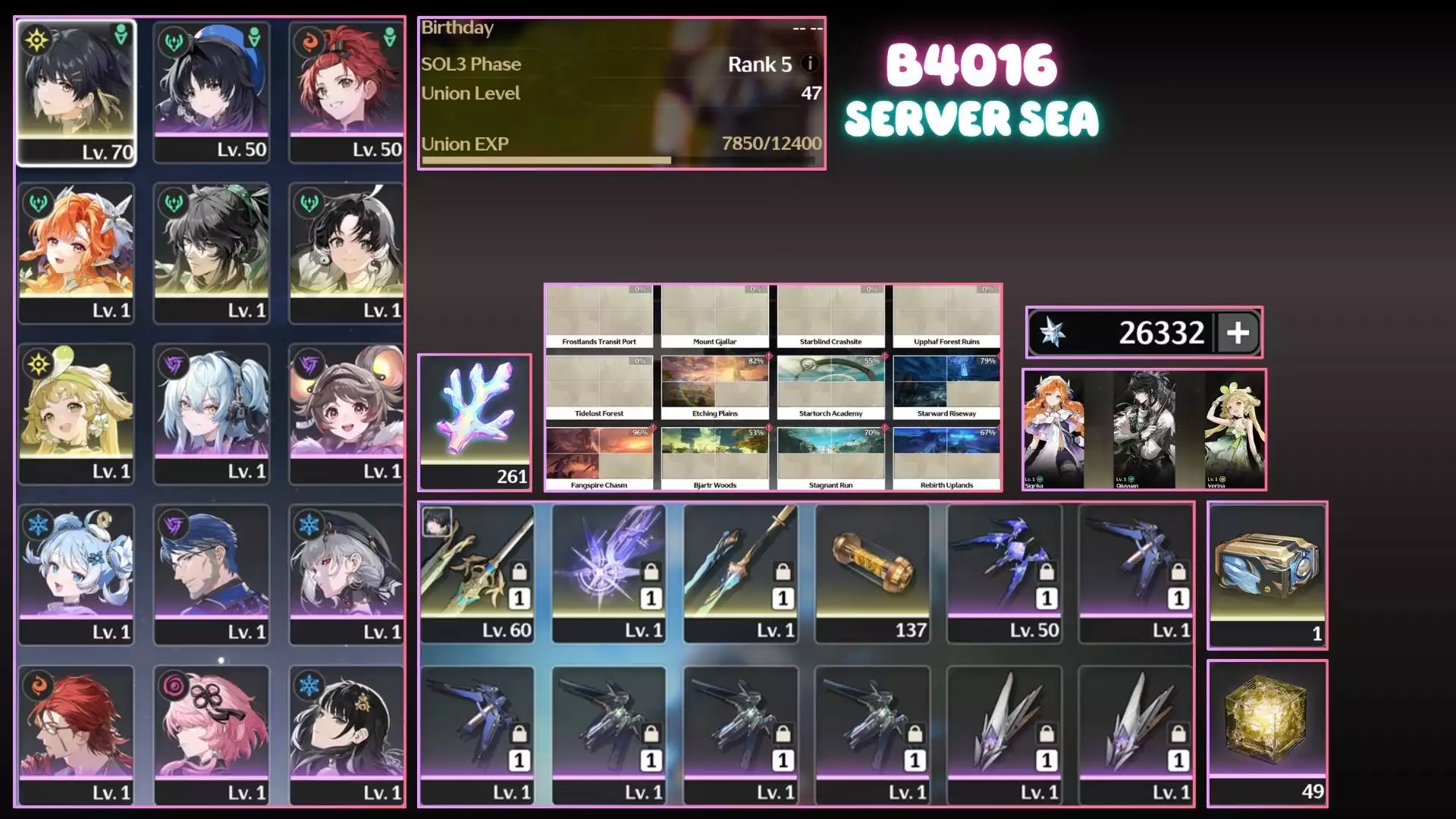The height and width of the screenshot is (819, 1456).
Task: Choose the Starward Riseway region
Action: (x=946, y=388)
